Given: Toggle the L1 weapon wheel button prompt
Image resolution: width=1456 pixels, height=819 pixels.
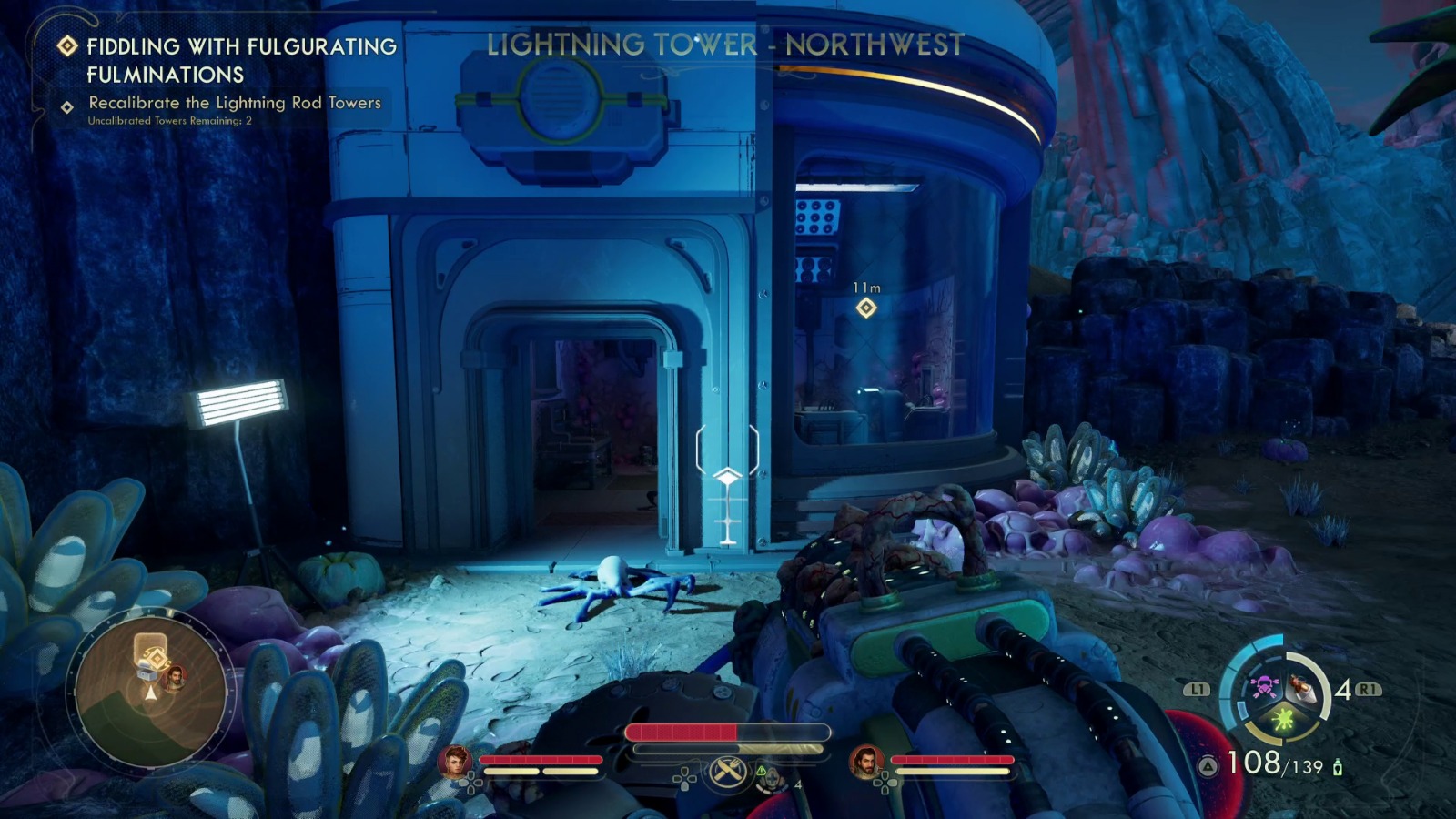Looking at the screenshot, I should click(1198, 690).
